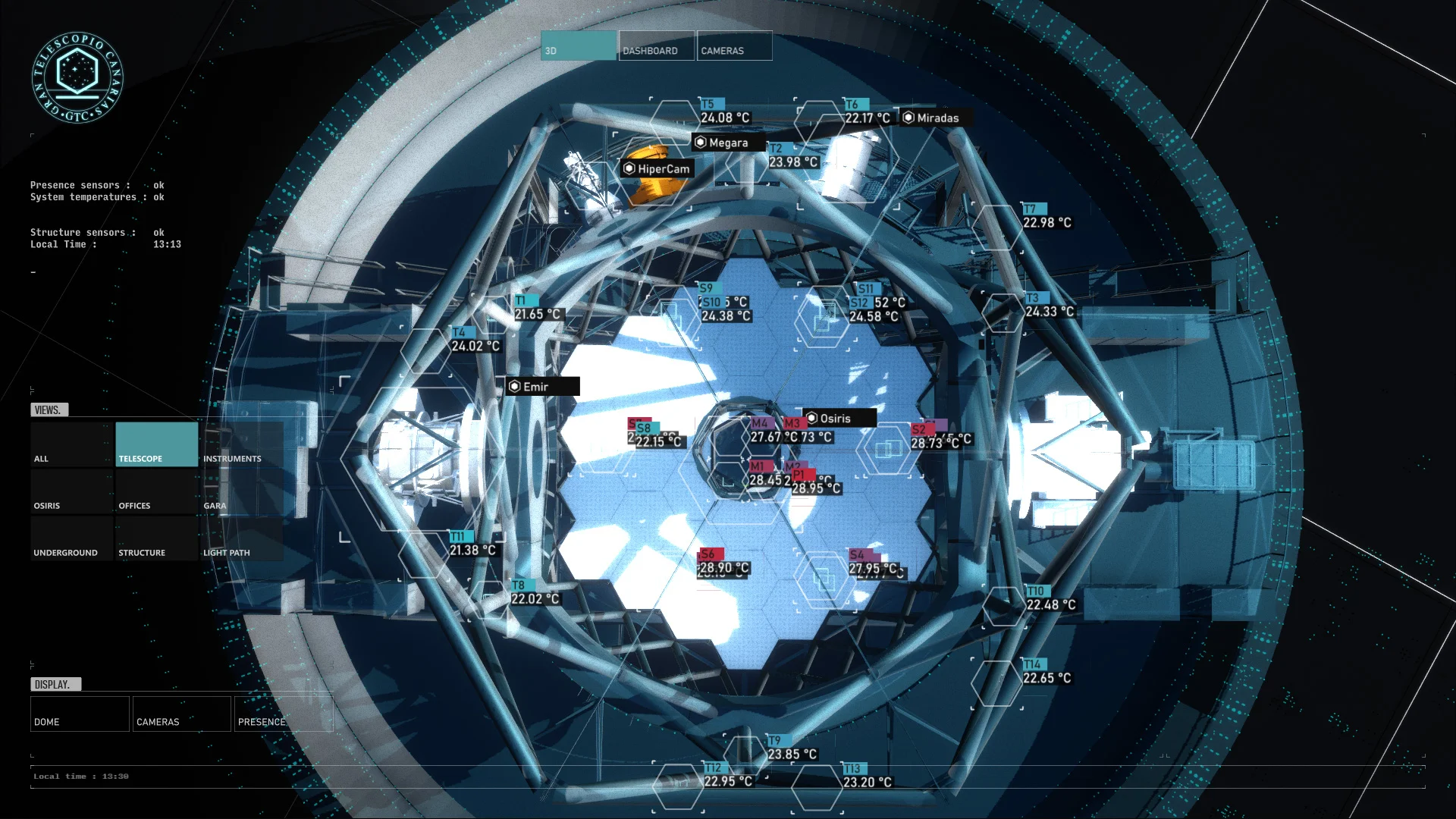Select the Osiris view tile
The height and width of the screenshot is (819, 1456).
coord(72,491)
